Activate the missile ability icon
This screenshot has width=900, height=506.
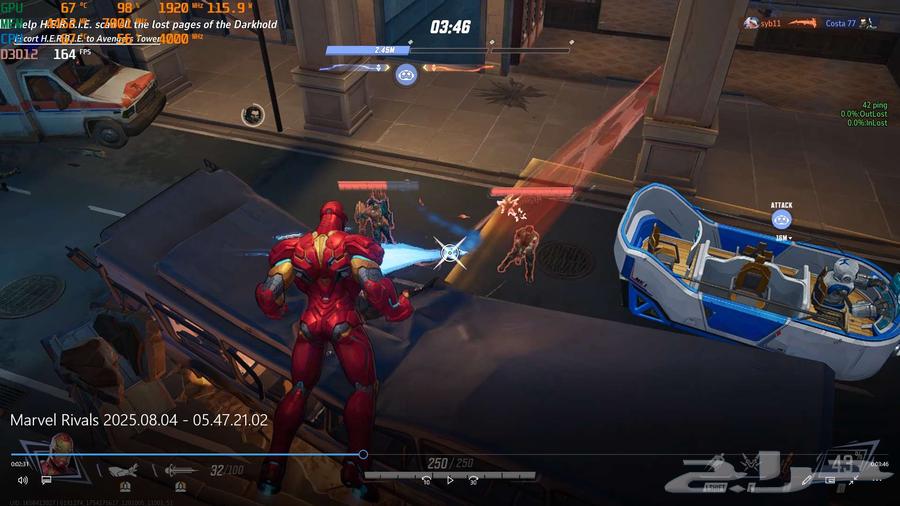pyautogui.click(x=123, y=471)
